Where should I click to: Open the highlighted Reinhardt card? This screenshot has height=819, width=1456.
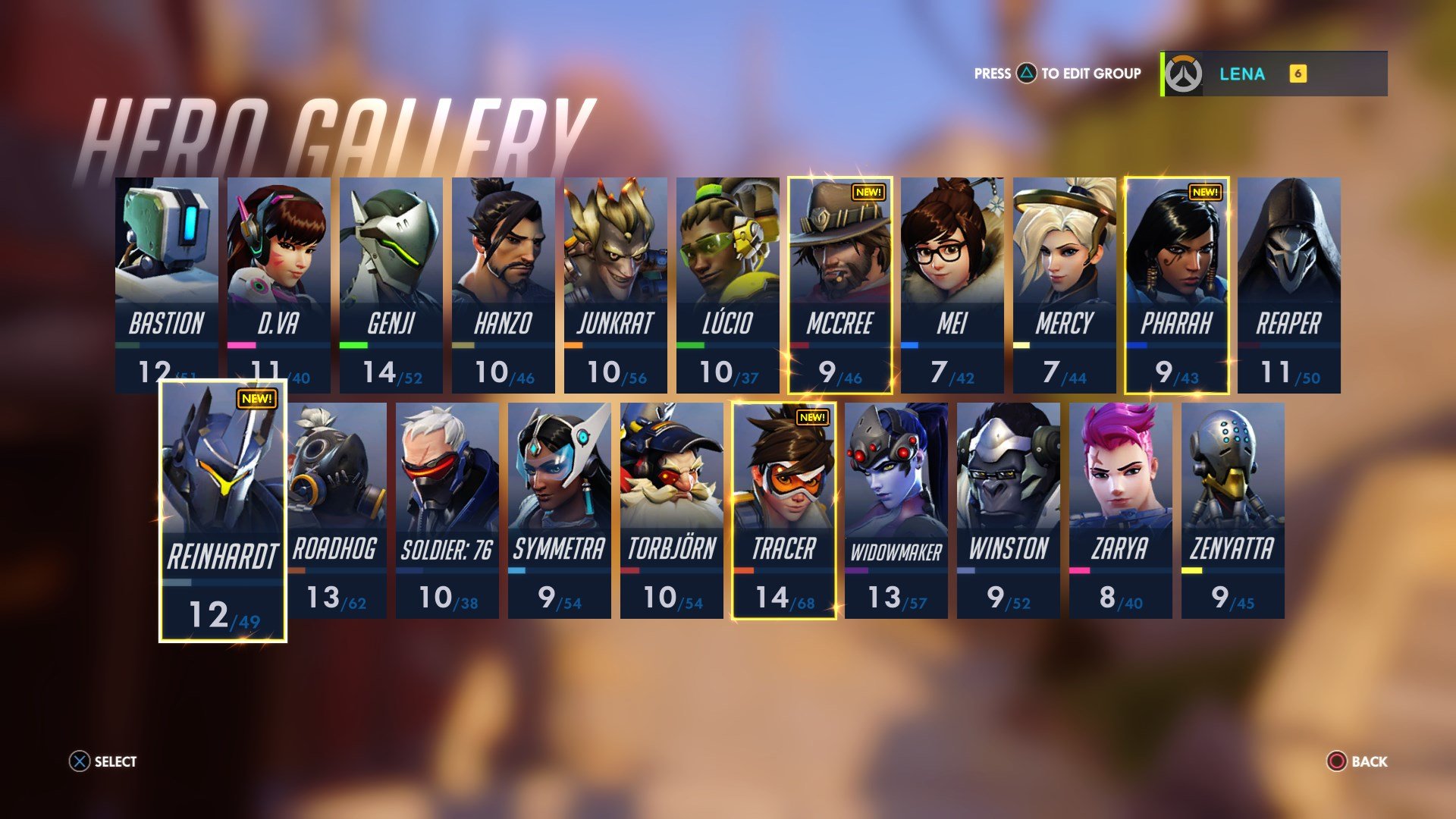(223, 510)
